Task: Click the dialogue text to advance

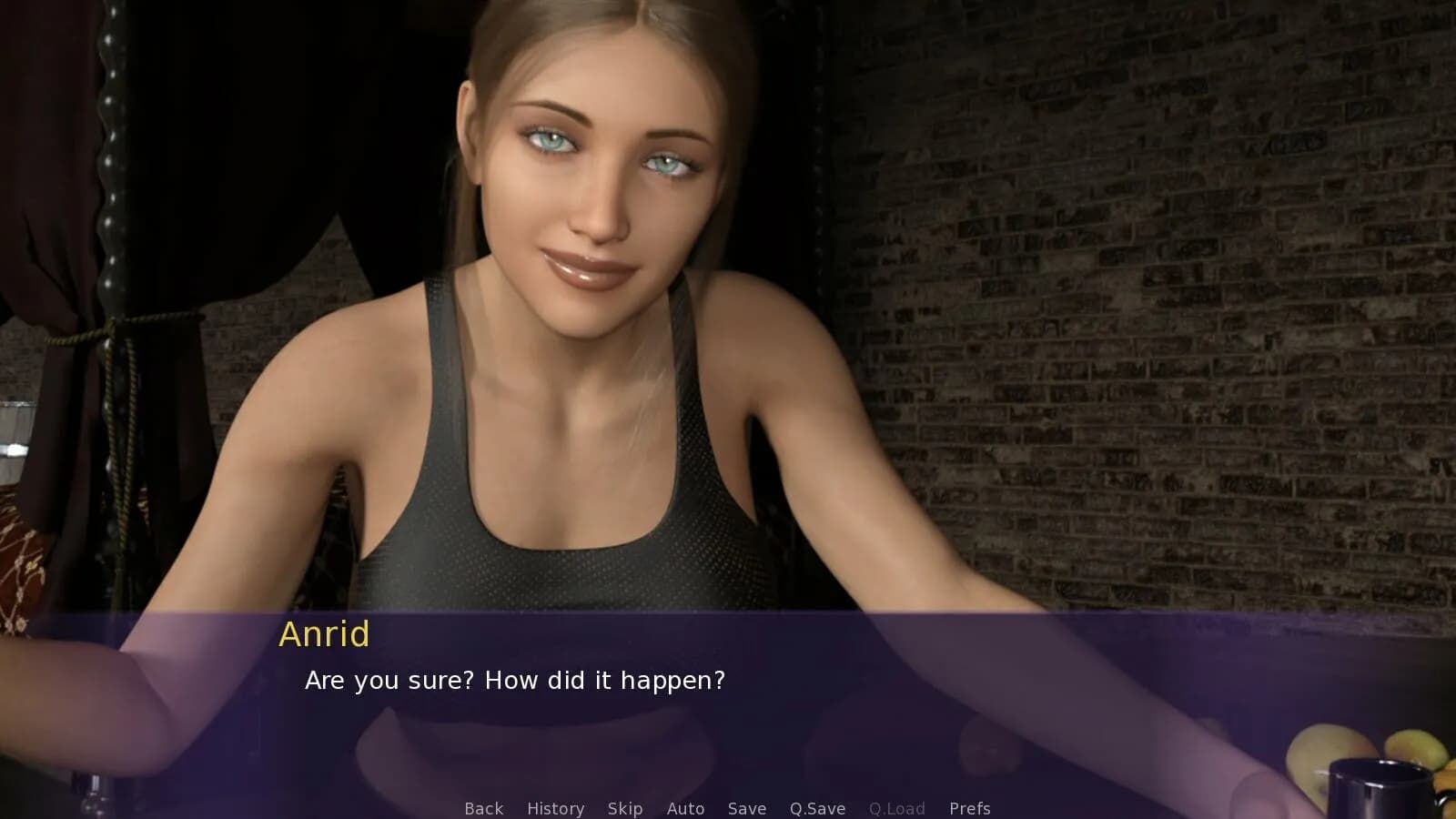Action: pos(515,680)
